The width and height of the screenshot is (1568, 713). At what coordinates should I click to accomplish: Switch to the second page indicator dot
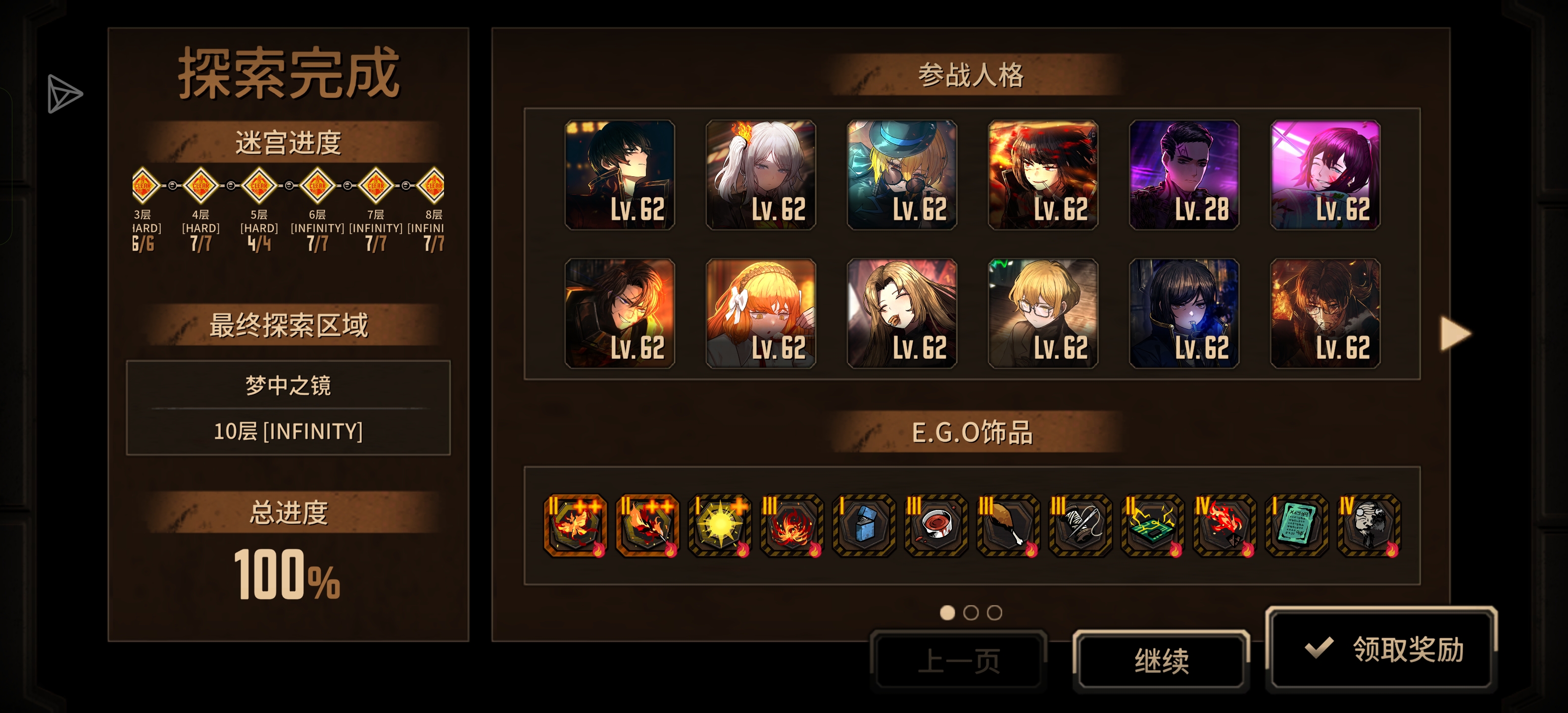pyautogui.click(x=971, y=612)
